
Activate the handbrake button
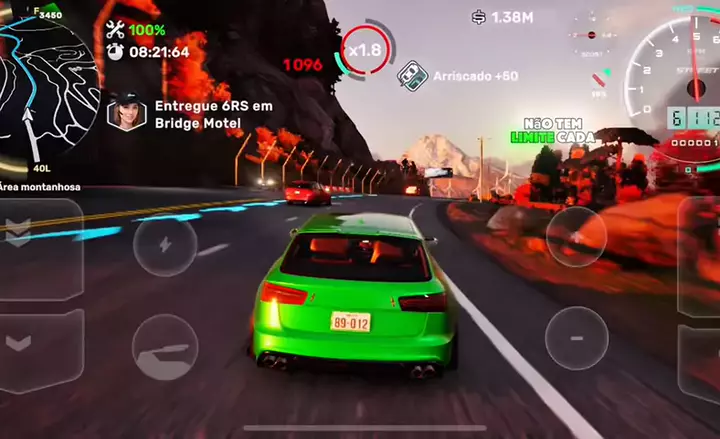pos(165,347)
